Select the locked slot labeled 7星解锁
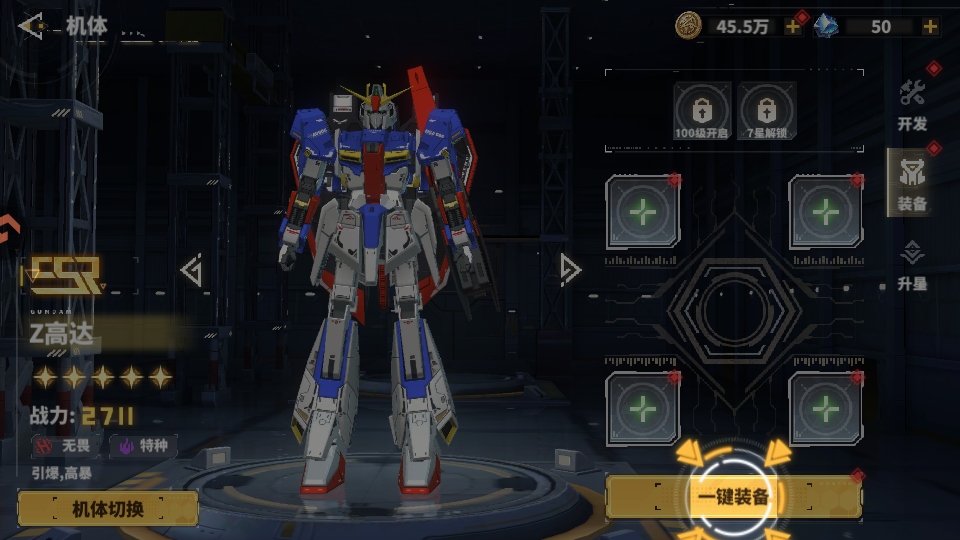The image size is (960, 540). click(767, 111)
